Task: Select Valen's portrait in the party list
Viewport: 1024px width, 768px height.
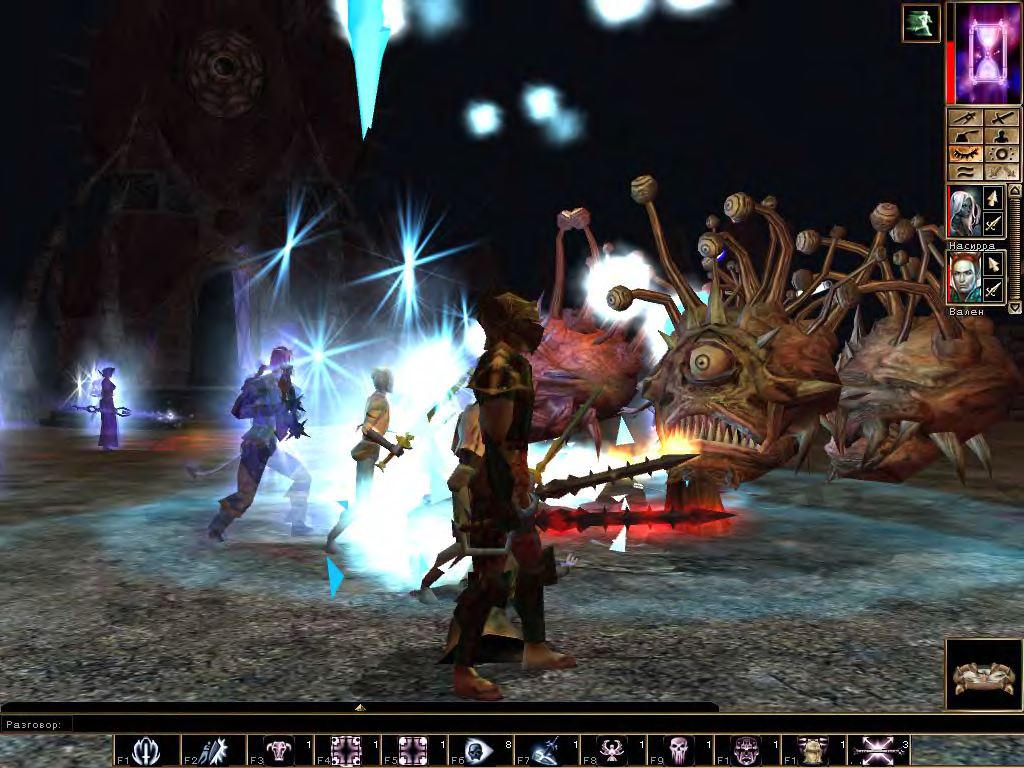Action: pyautogui.click(x=964, y=277)
